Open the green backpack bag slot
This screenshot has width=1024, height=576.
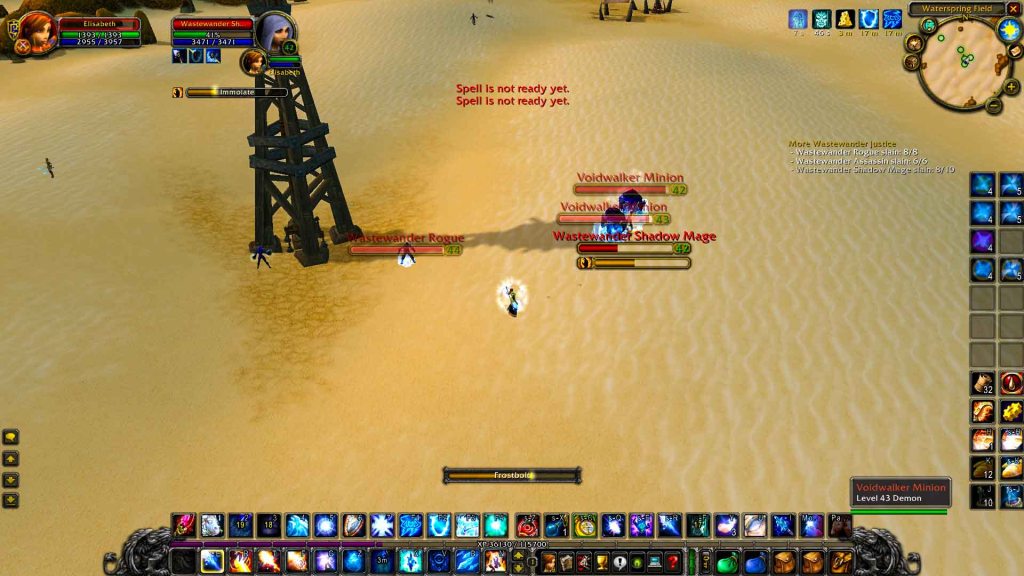click(x=727, y=561)
